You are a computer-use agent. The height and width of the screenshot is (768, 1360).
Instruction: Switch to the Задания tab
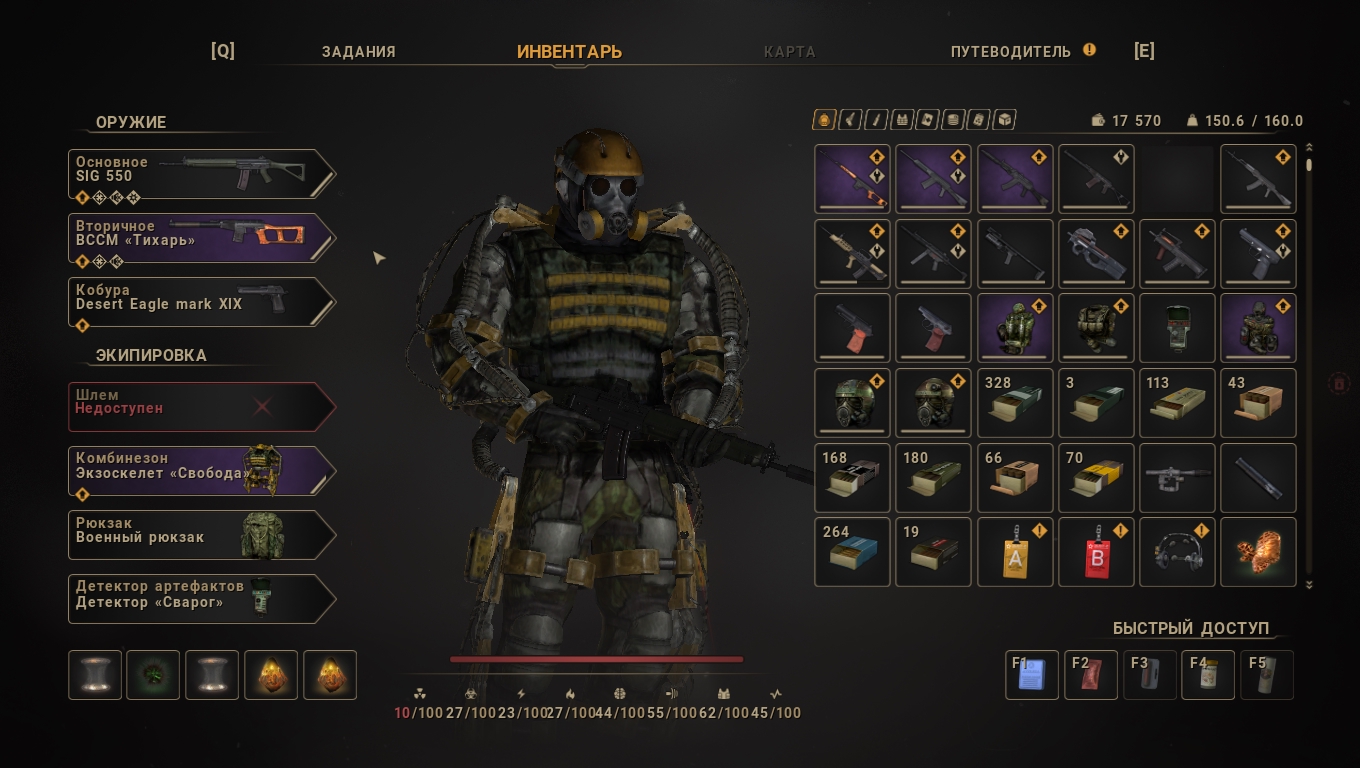[x=358, y=52]
